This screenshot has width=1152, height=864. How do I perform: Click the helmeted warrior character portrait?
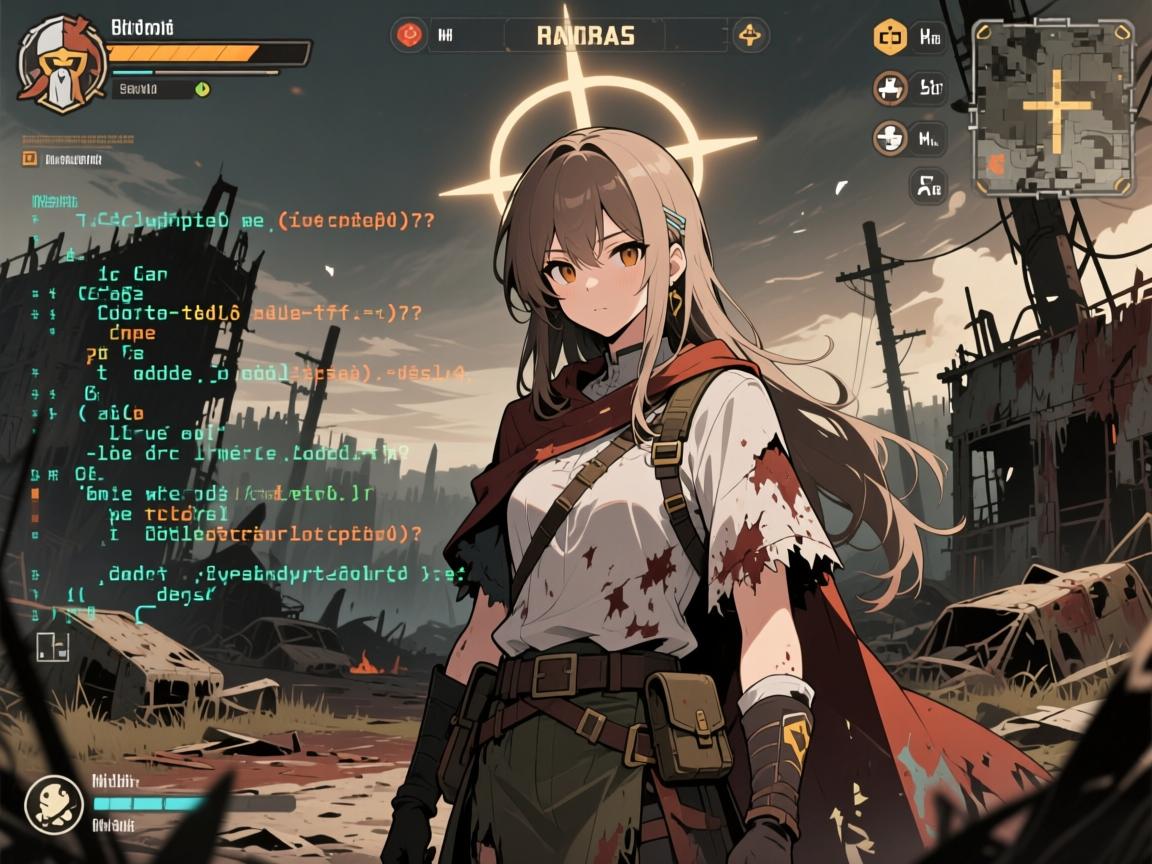(60, 62)
